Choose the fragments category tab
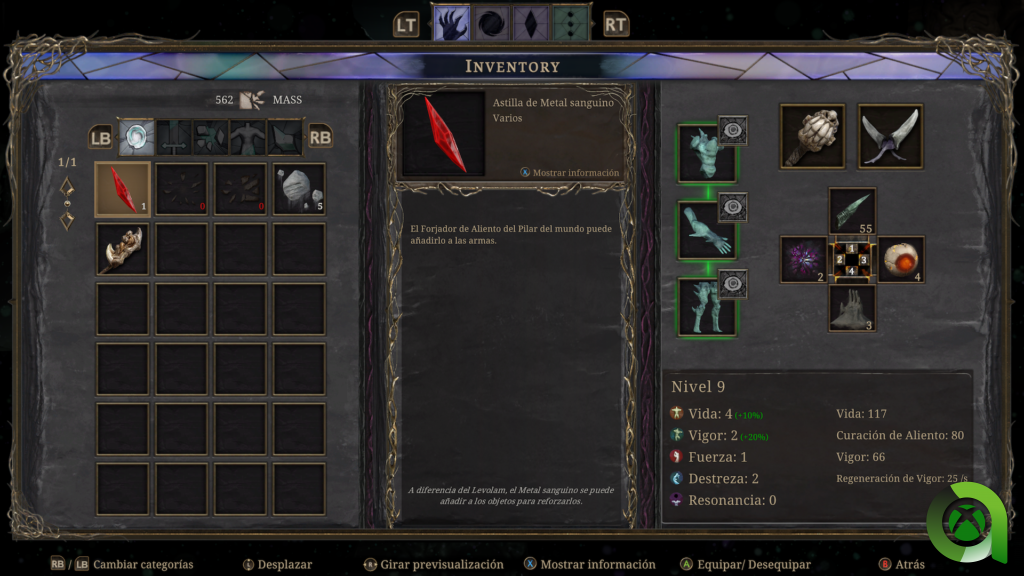This screenshot has height=576, width=1024. coord(210,137)
